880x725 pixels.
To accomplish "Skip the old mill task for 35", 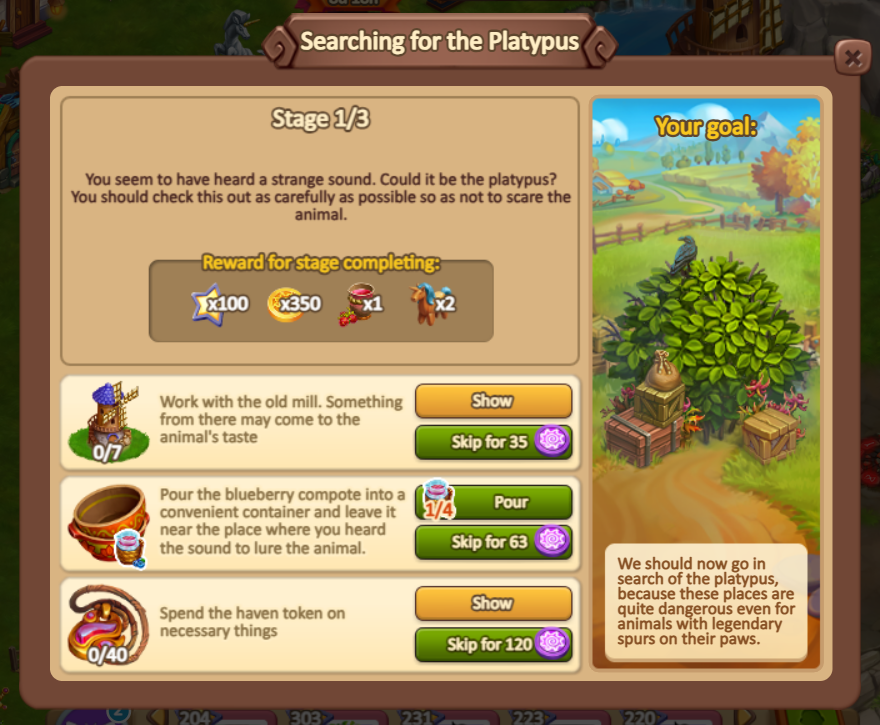I will click(x=493, y=442).
